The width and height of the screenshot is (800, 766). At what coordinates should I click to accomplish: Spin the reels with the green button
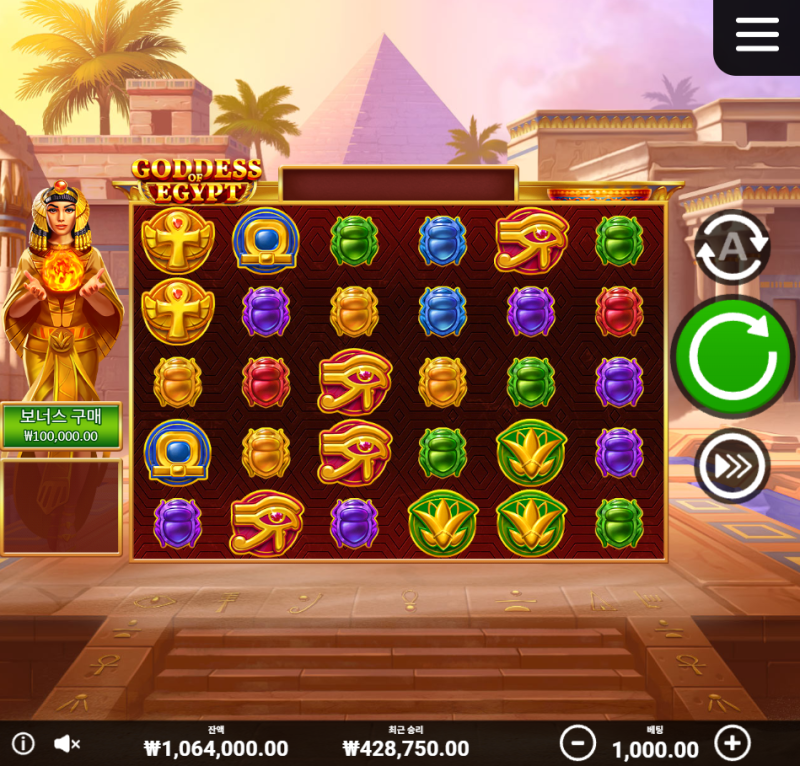[733, 356]
